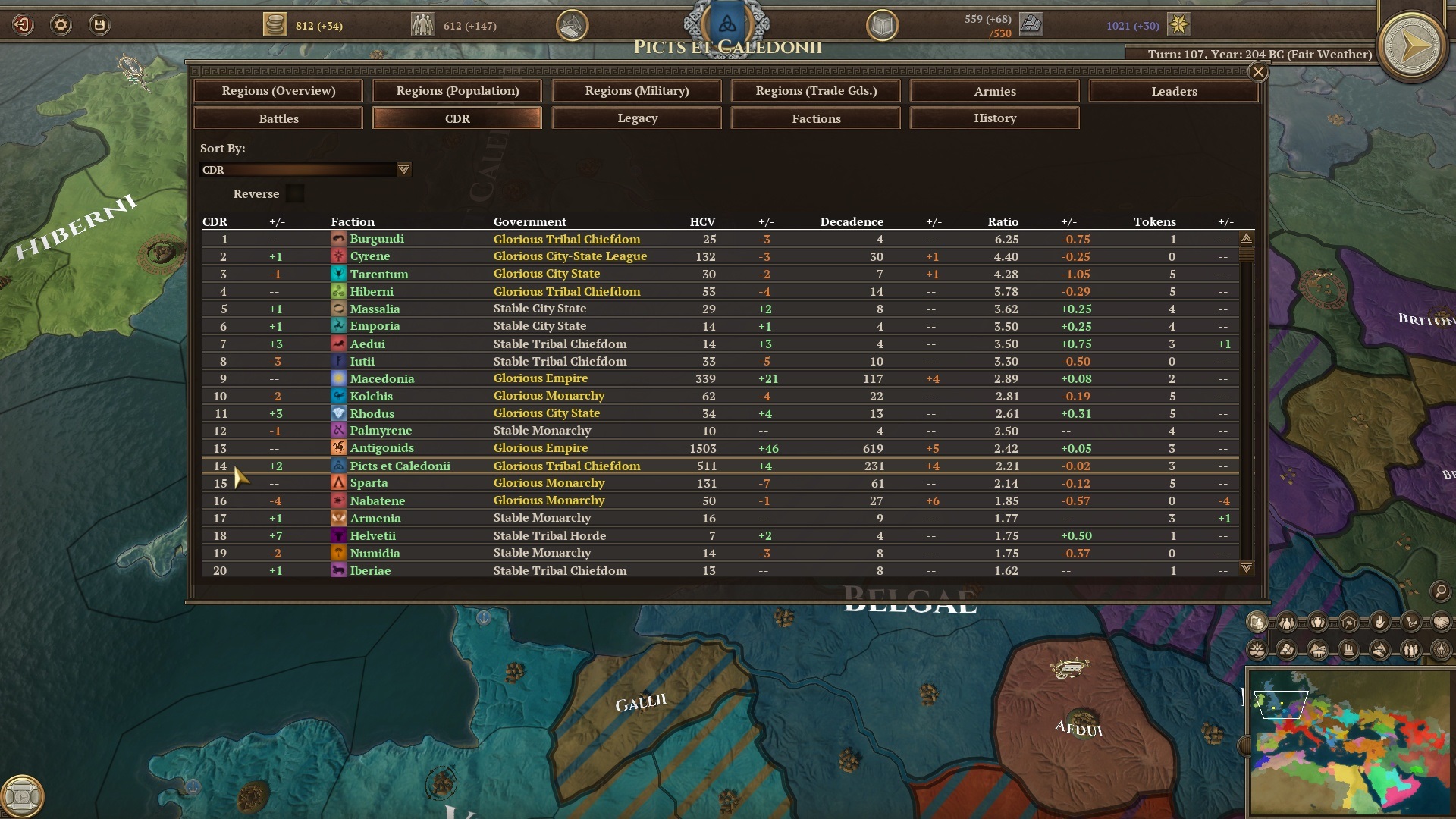Open the game settings gear icon
This screenshot has width=1456, height=819.
(x=62, y=24)
